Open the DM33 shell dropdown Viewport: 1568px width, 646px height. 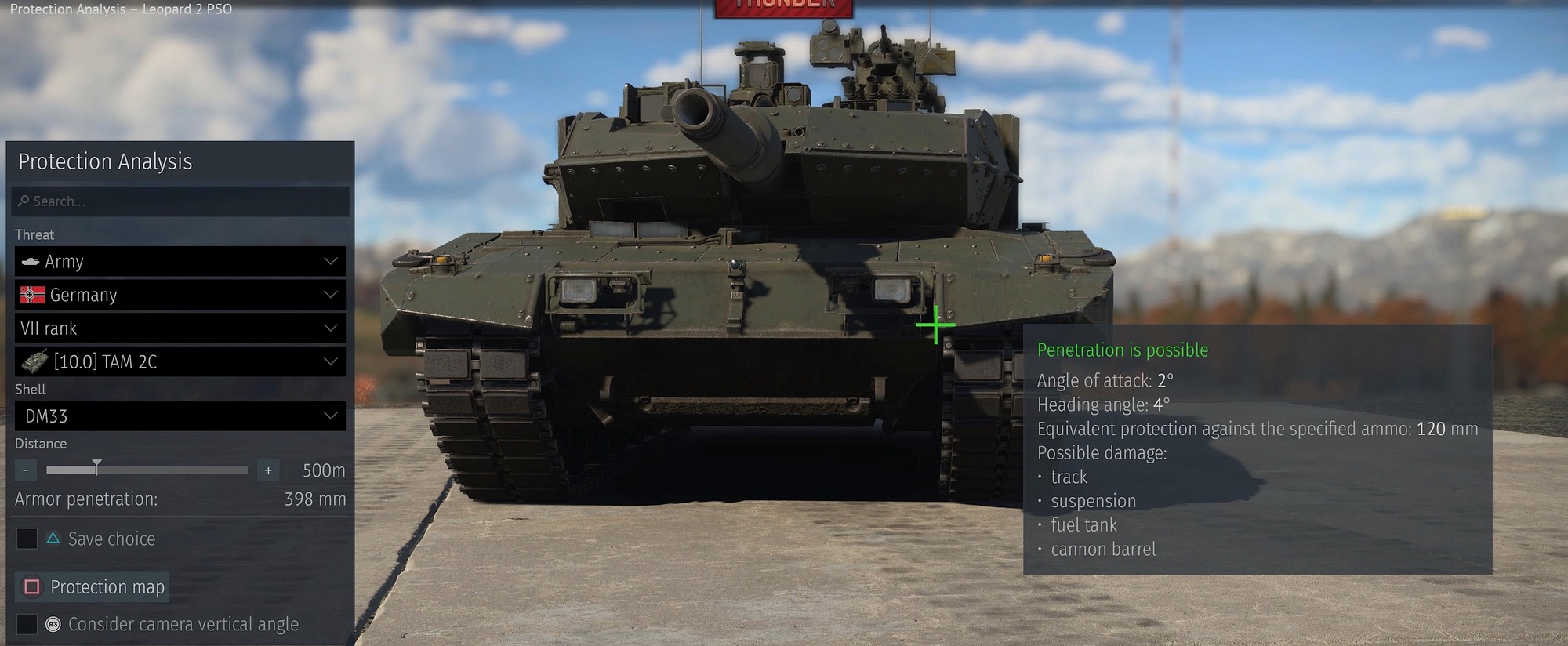pyautogui.click(x=179, y=416)
